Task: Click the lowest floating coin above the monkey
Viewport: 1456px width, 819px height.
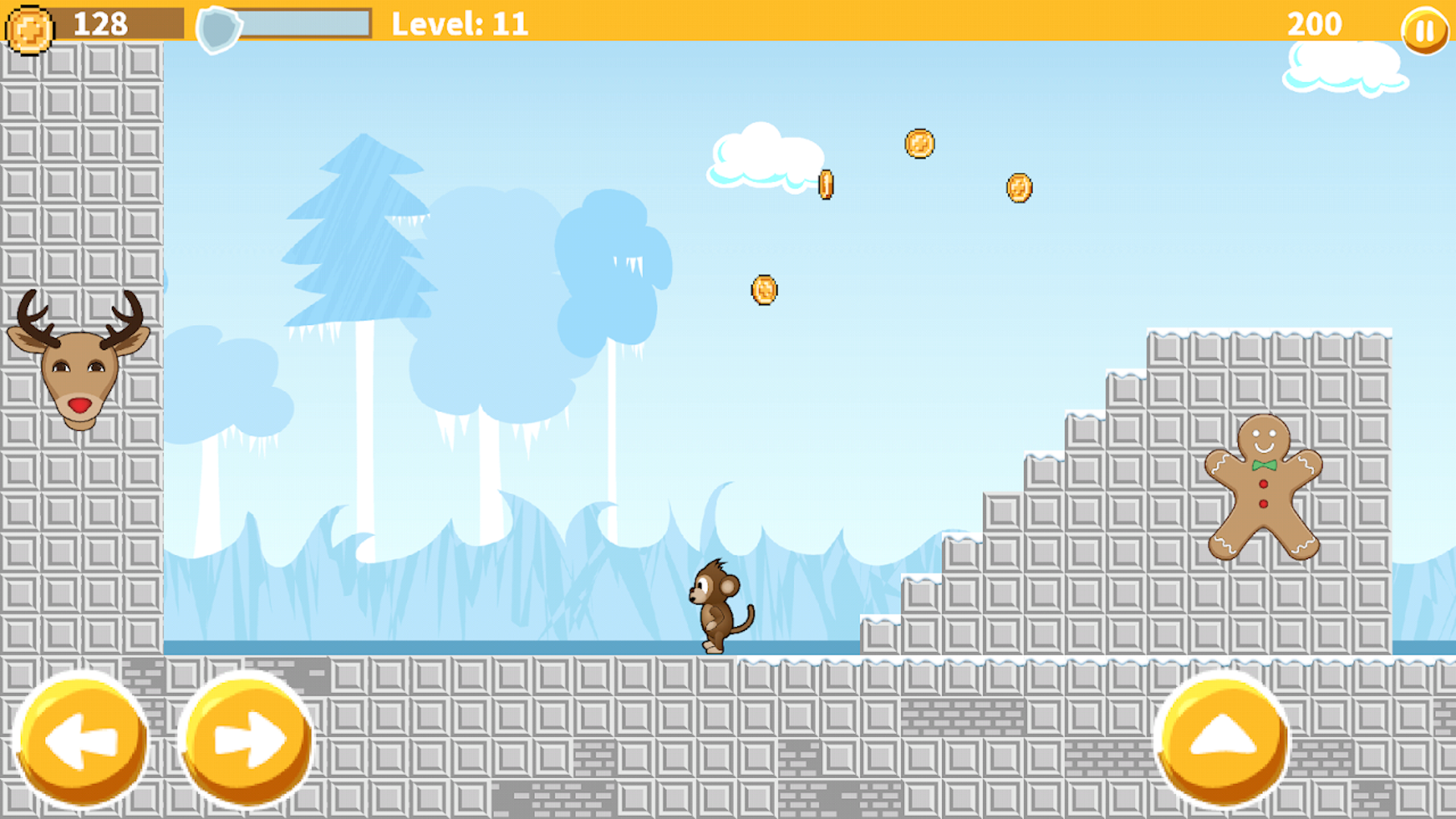Action: click(765, 290)
